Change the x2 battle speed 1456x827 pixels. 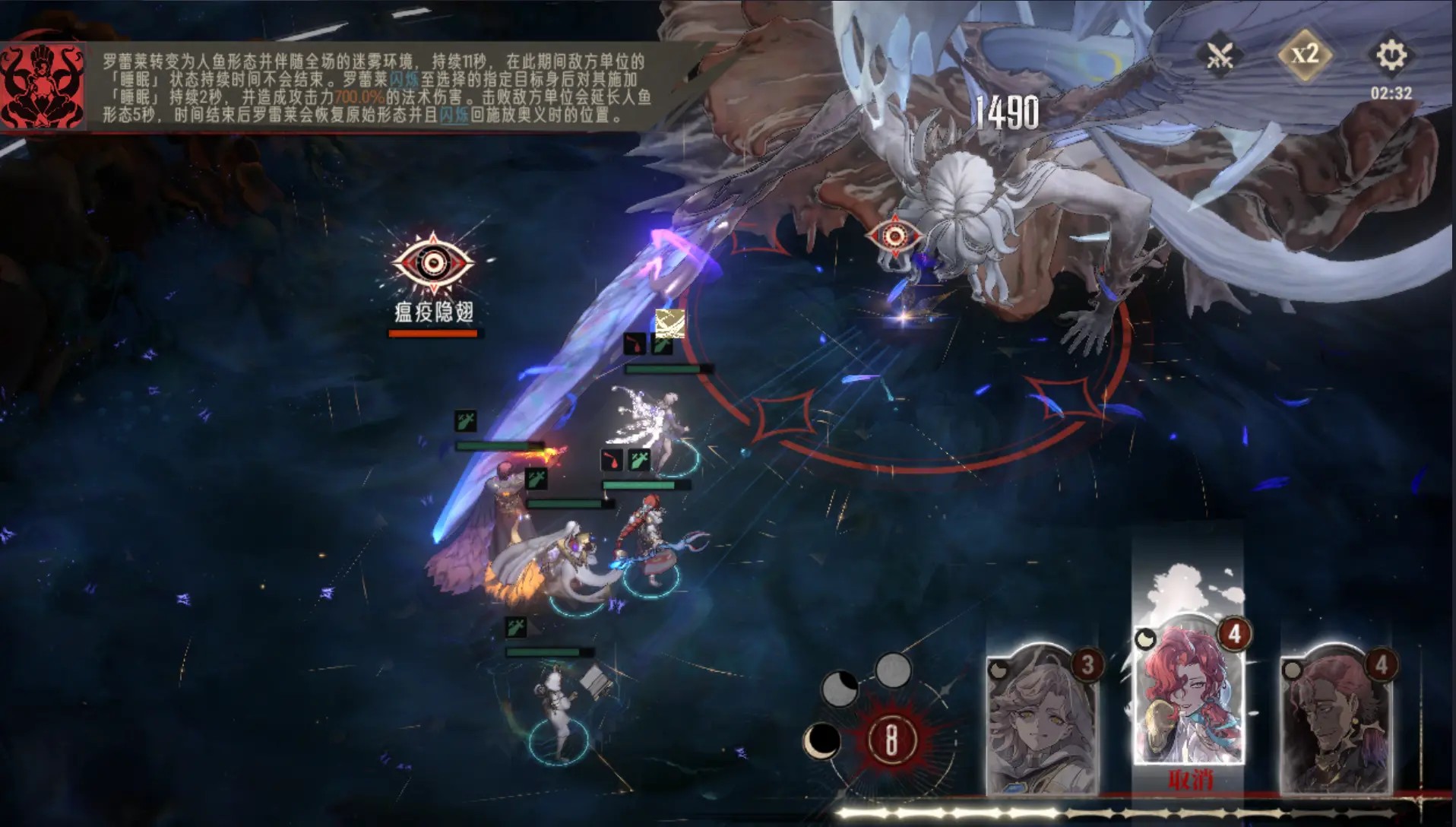pyautogui.click(x=1305, y=54)
